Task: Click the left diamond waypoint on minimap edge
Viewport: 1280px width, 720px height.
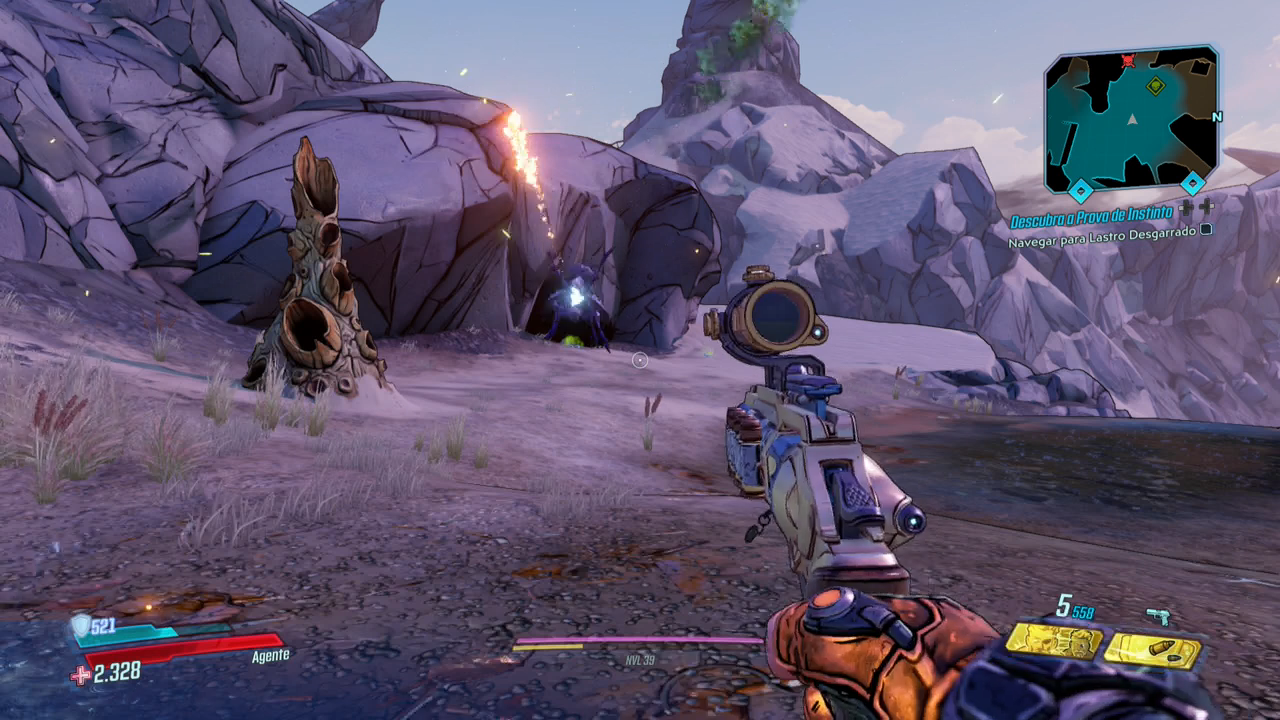Action: 1081,189
